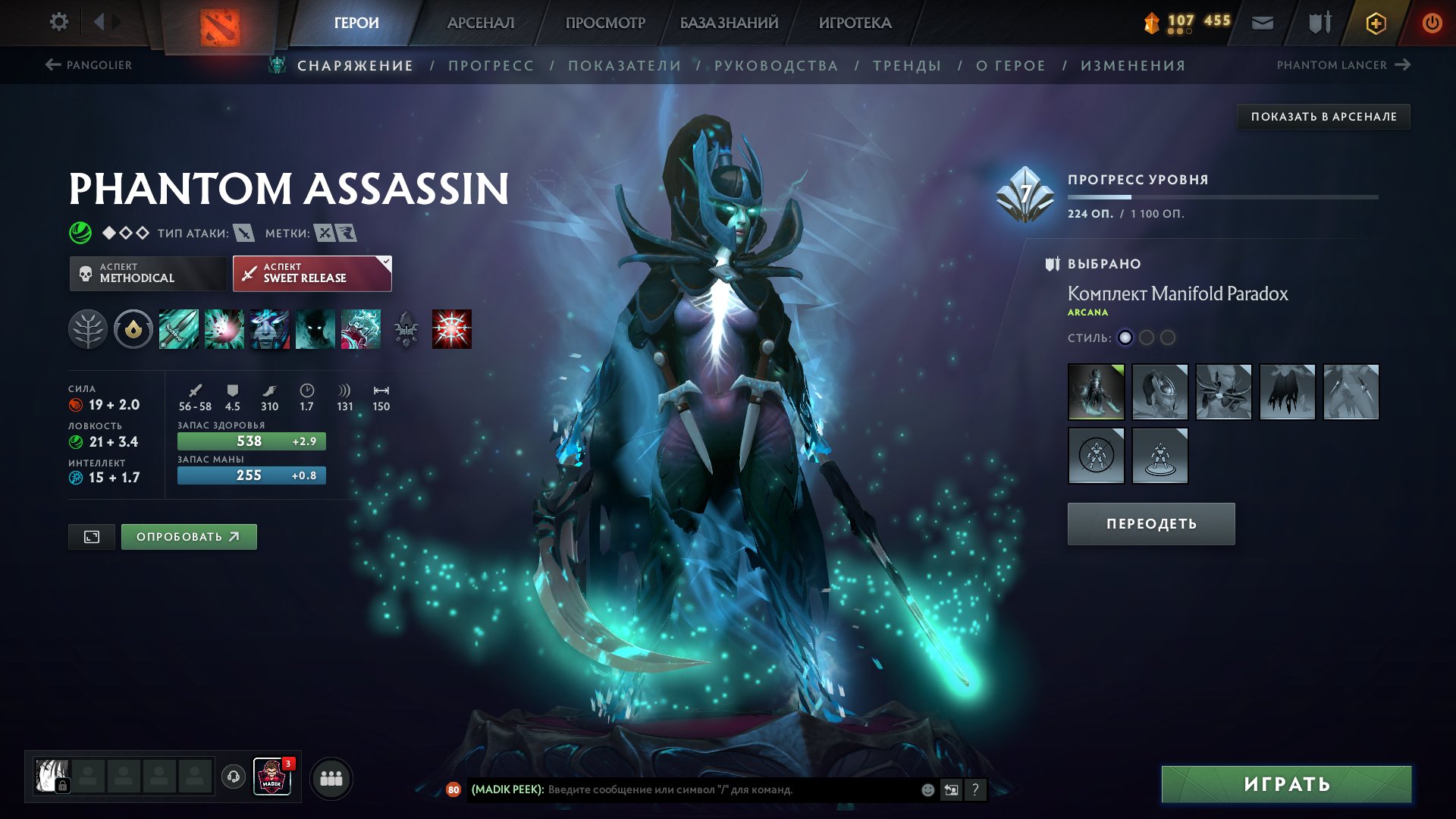Select the second arcana style option
1456x819 pixels.
(x=1147, y=337)
